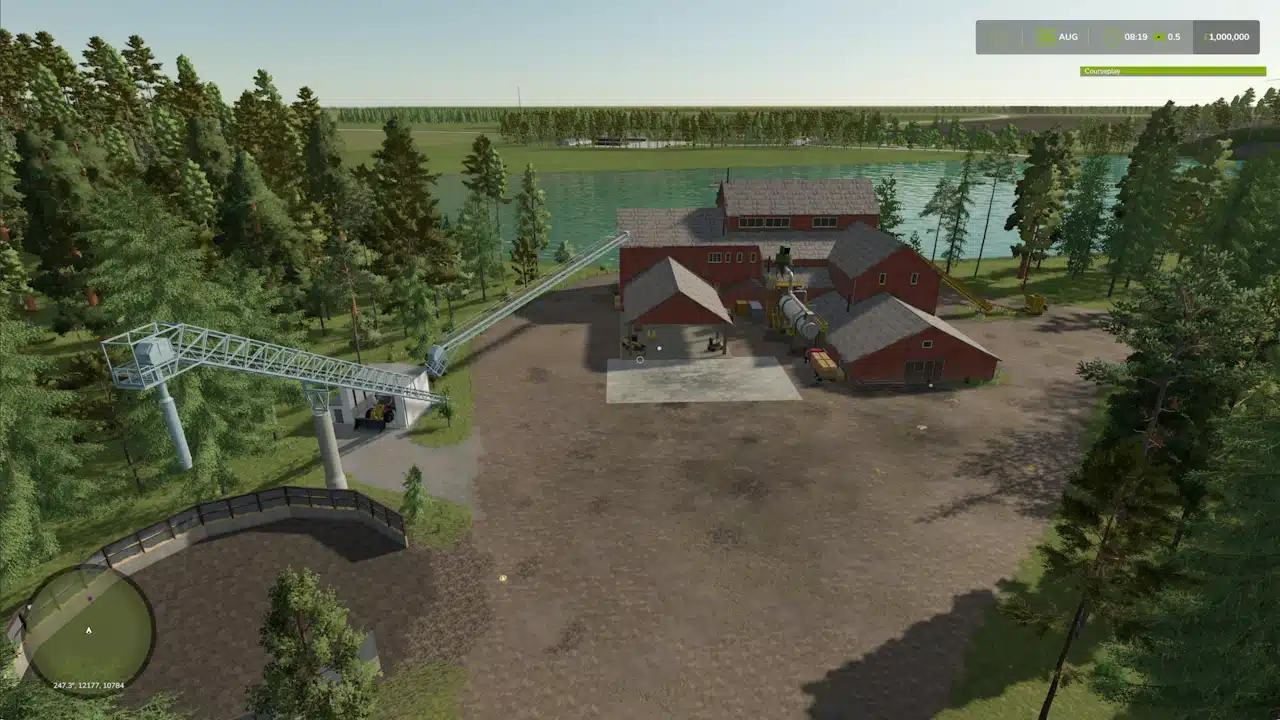Select the player arrow on the minimap
1280x720 pixels.
(x=88, y=629)
